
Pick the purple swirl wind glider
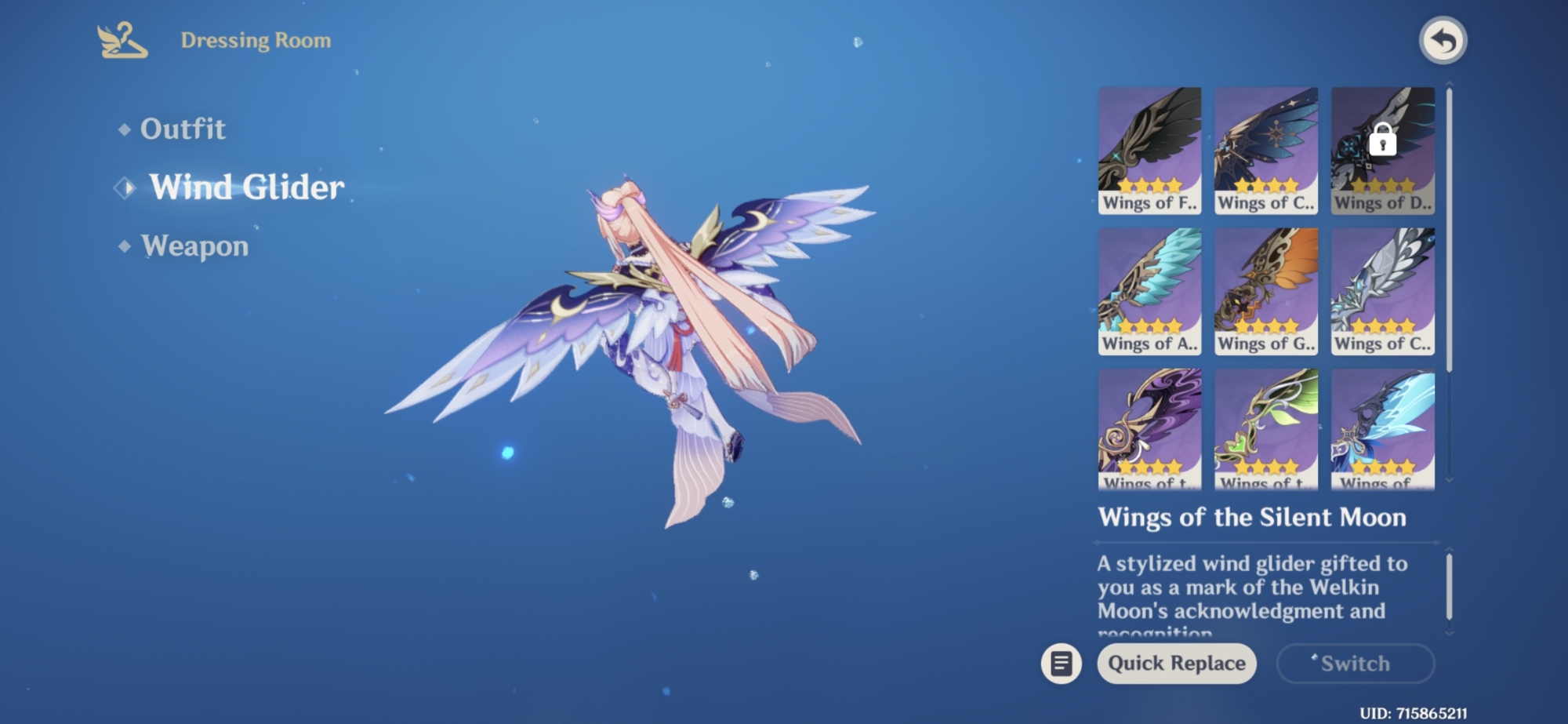coord(1149,428)
